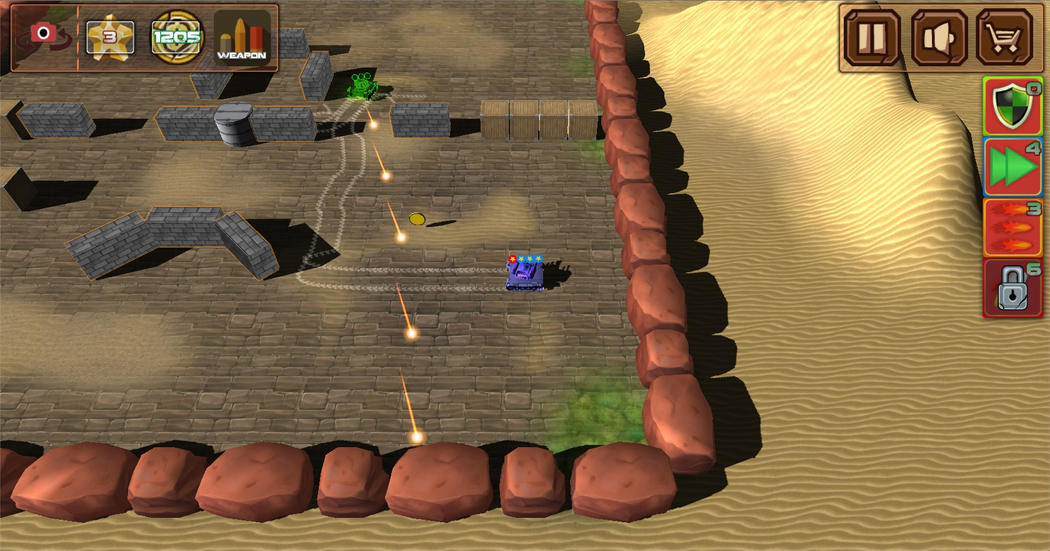1050x551 pixels.
Task: Open the shopping cart store
Action: point(1005,38)
